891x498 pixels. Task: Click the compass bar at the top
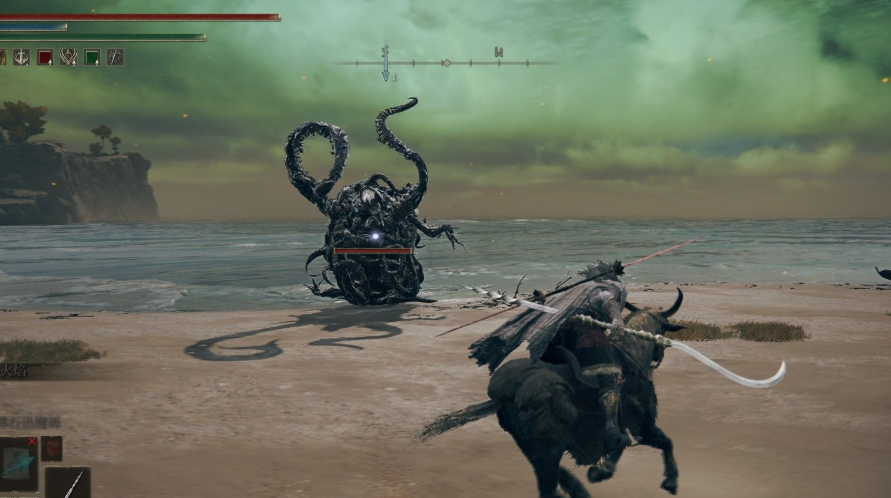click(x=445, y=63)
